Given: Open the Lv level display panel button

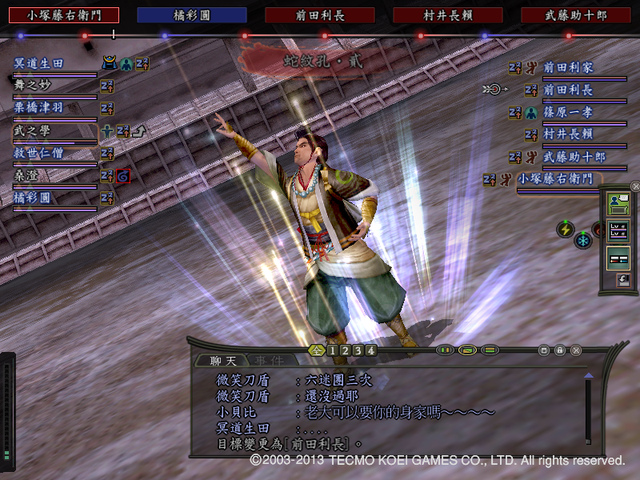Looking at the screenshot, I should pos(618,232).
